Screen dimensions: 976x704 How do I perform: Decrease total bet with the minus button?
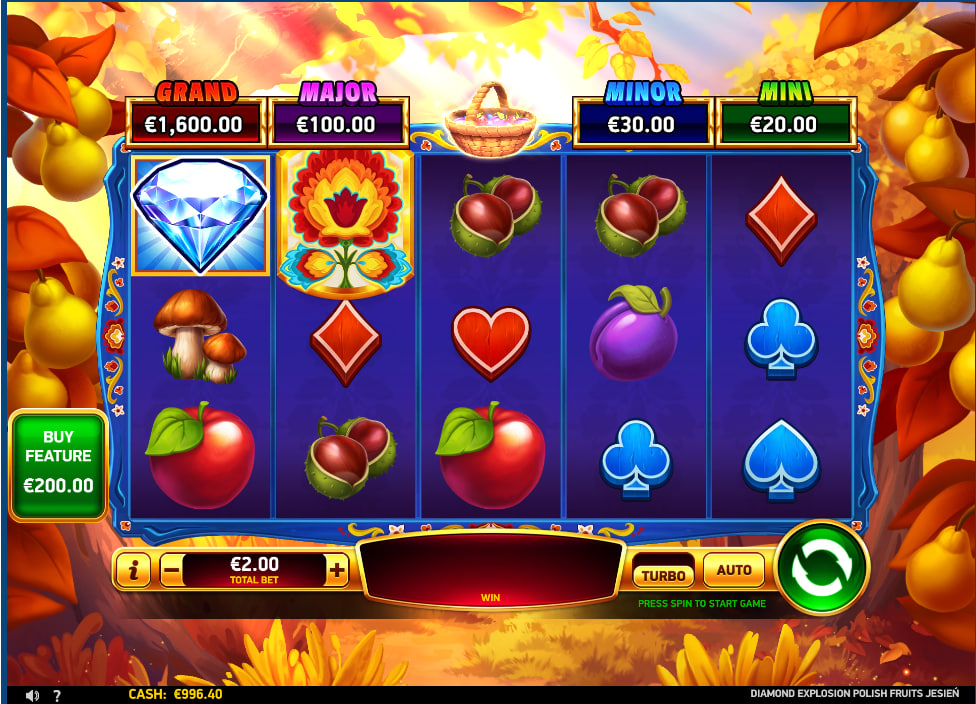(171, 571)
